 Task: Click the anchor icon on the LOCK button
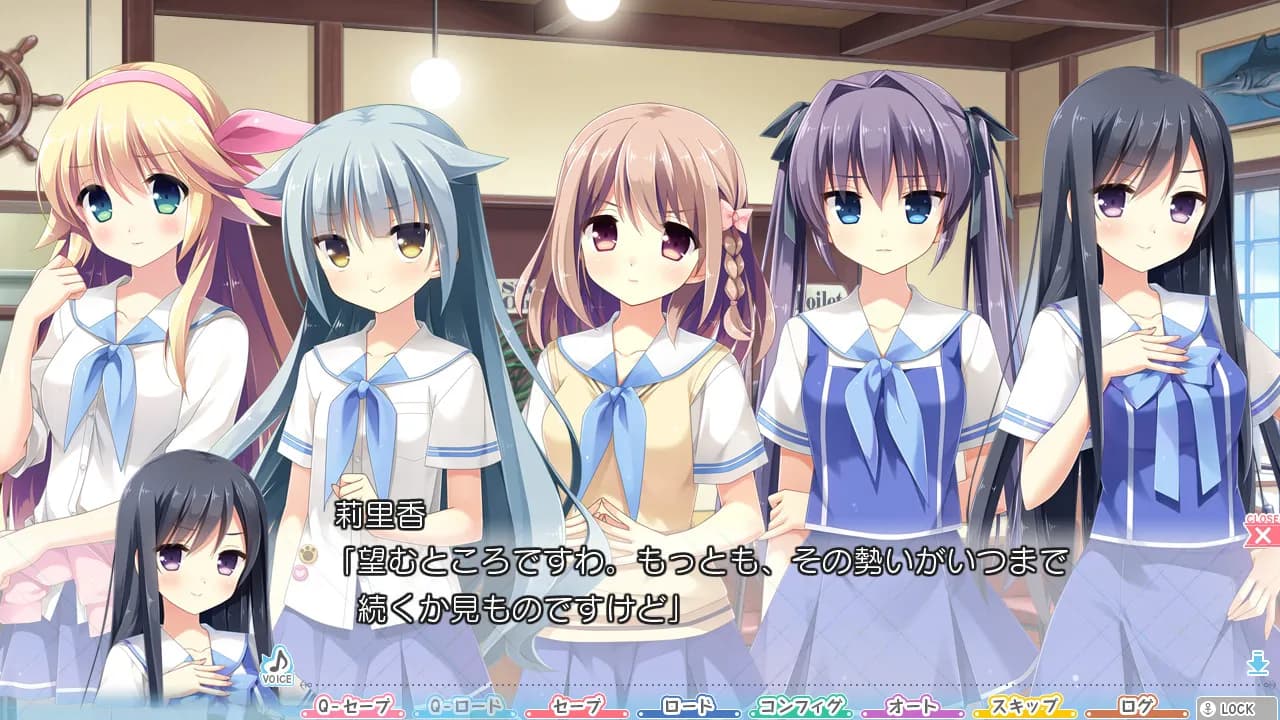click(x=1207, y=709)
